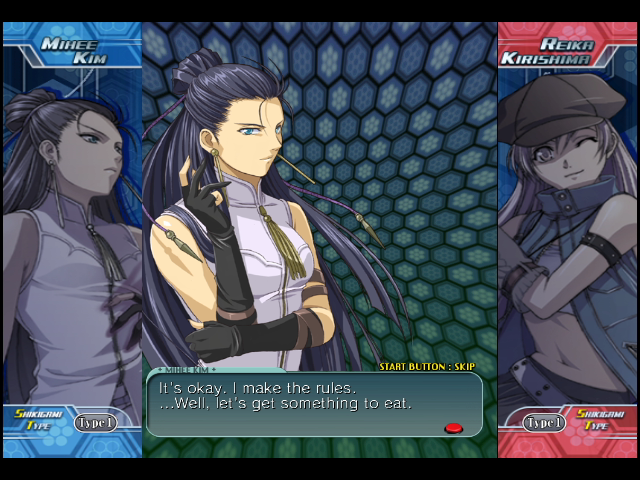Click the red advance indicator in the dialogue box

[453, 428]
